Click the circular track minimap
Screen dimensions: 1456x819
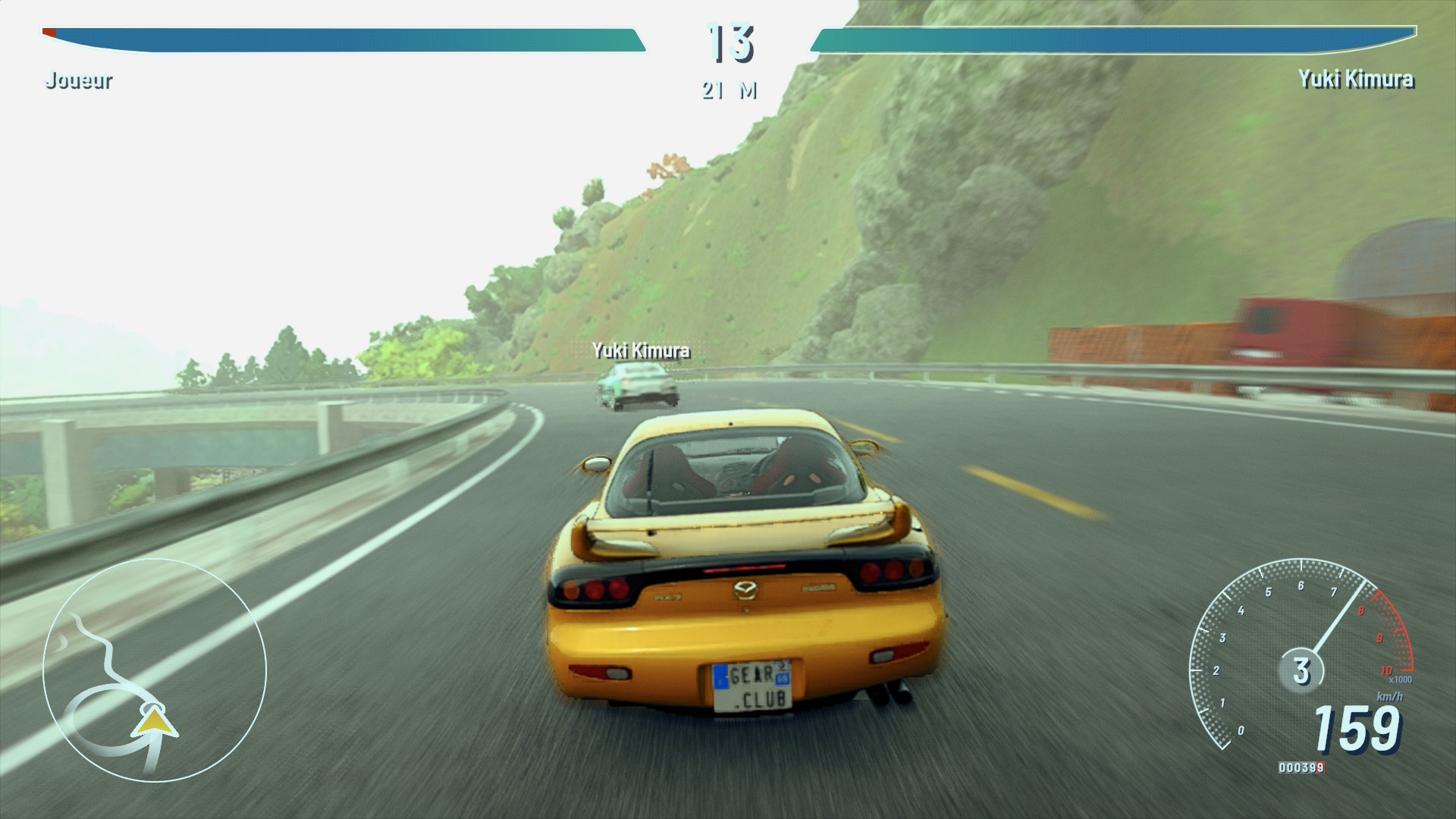[x=155, y=670]
